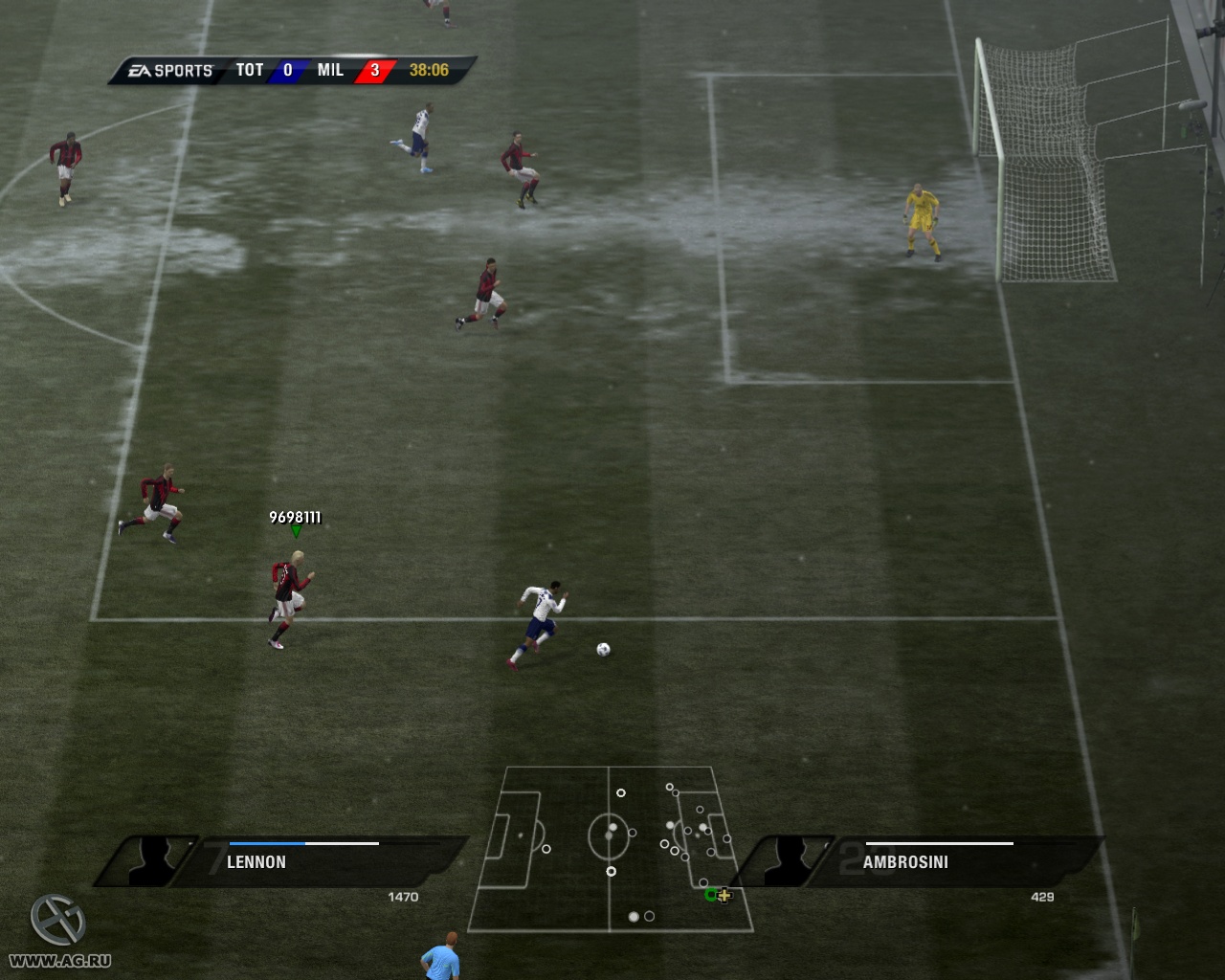The image size is (1225, 980).
Task: Click the green ball indicator on radar
Action: [x=709, y=895]
